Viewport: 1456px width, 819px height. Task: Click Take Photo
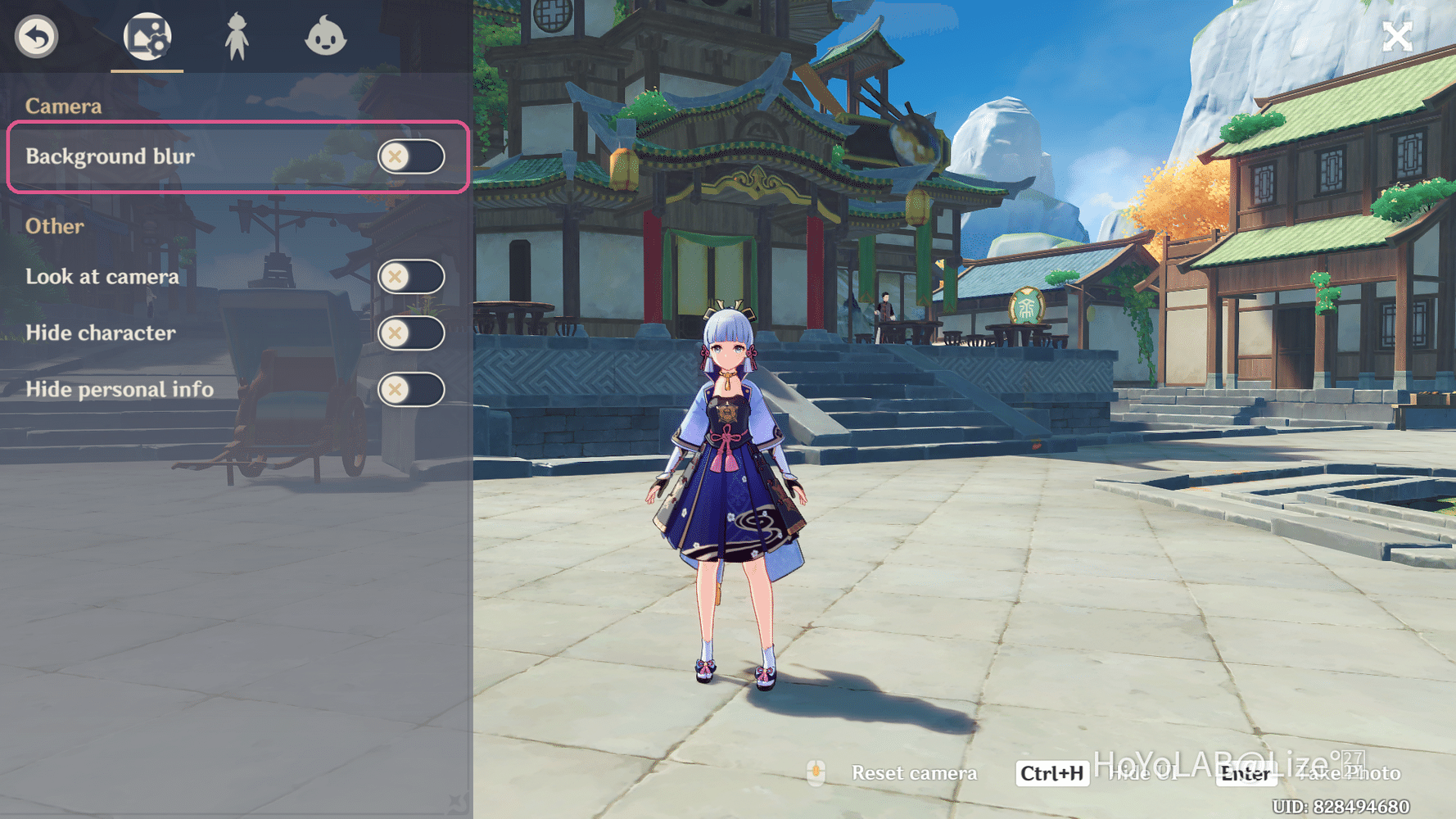click(1350, 772)
